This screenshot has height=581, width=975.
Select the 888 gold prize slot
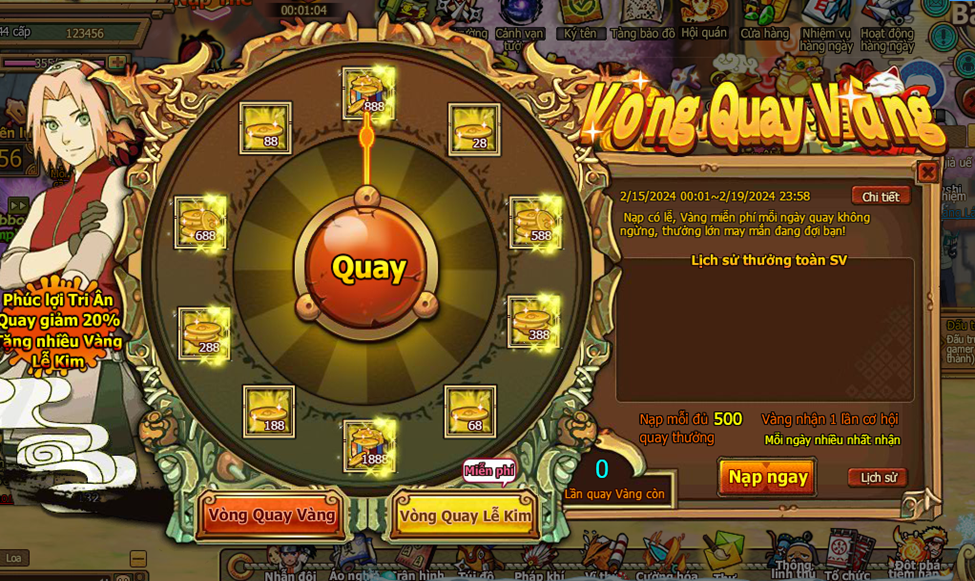(x=367, y=92)
